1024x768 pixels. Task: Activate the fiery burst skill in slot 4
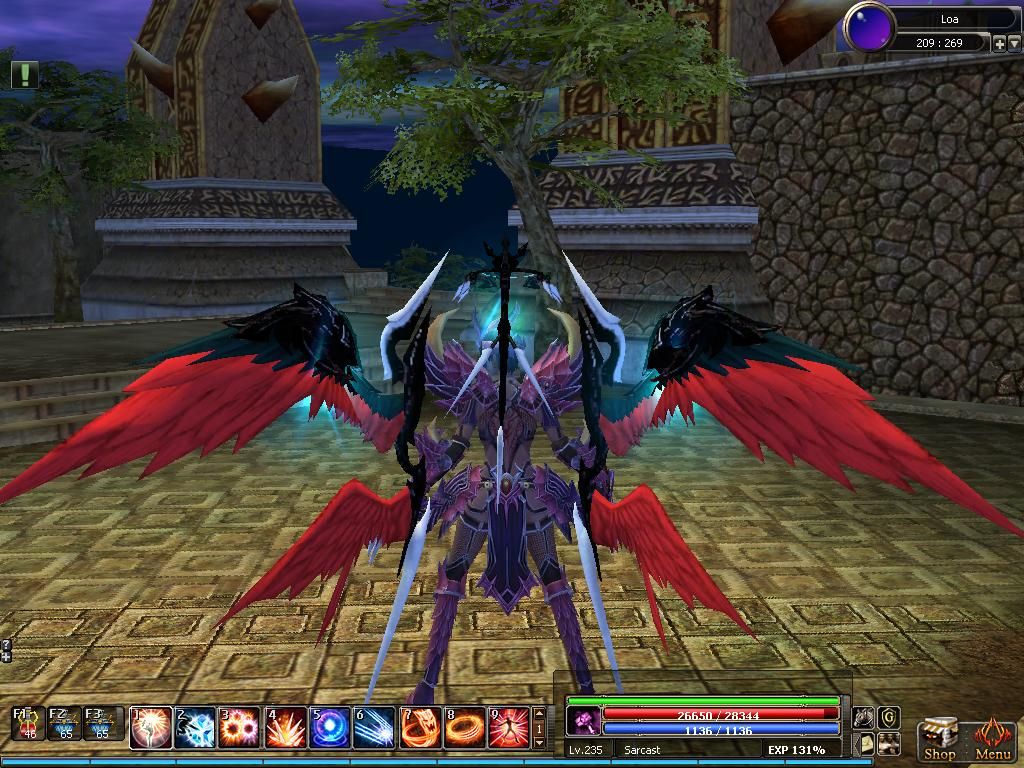coord(285,727)
